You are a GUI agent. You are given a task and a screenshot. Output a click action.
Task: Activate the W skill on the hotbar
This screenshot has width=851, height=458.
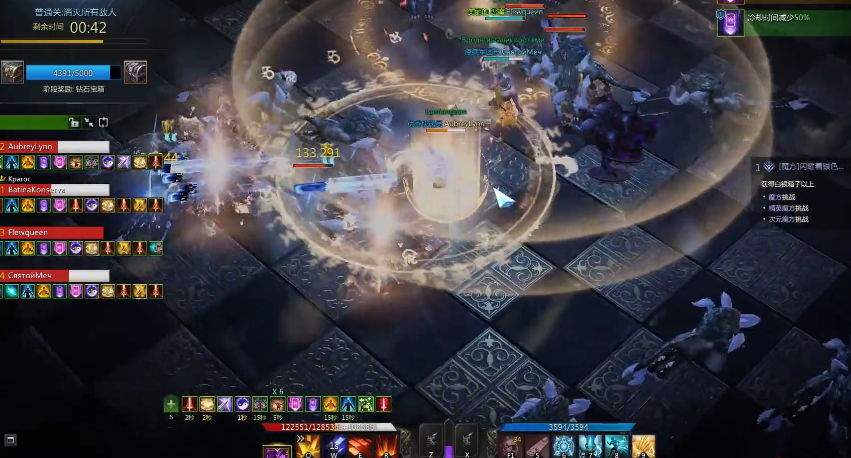click(x=336, y=445)
